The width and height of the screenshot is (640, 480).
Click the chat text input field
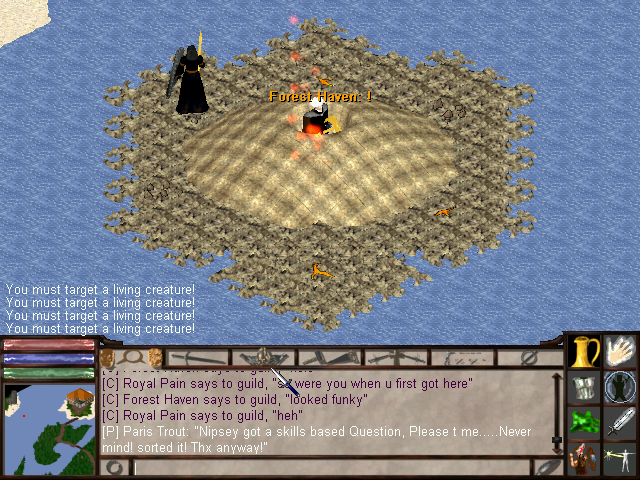click(330, 467)
